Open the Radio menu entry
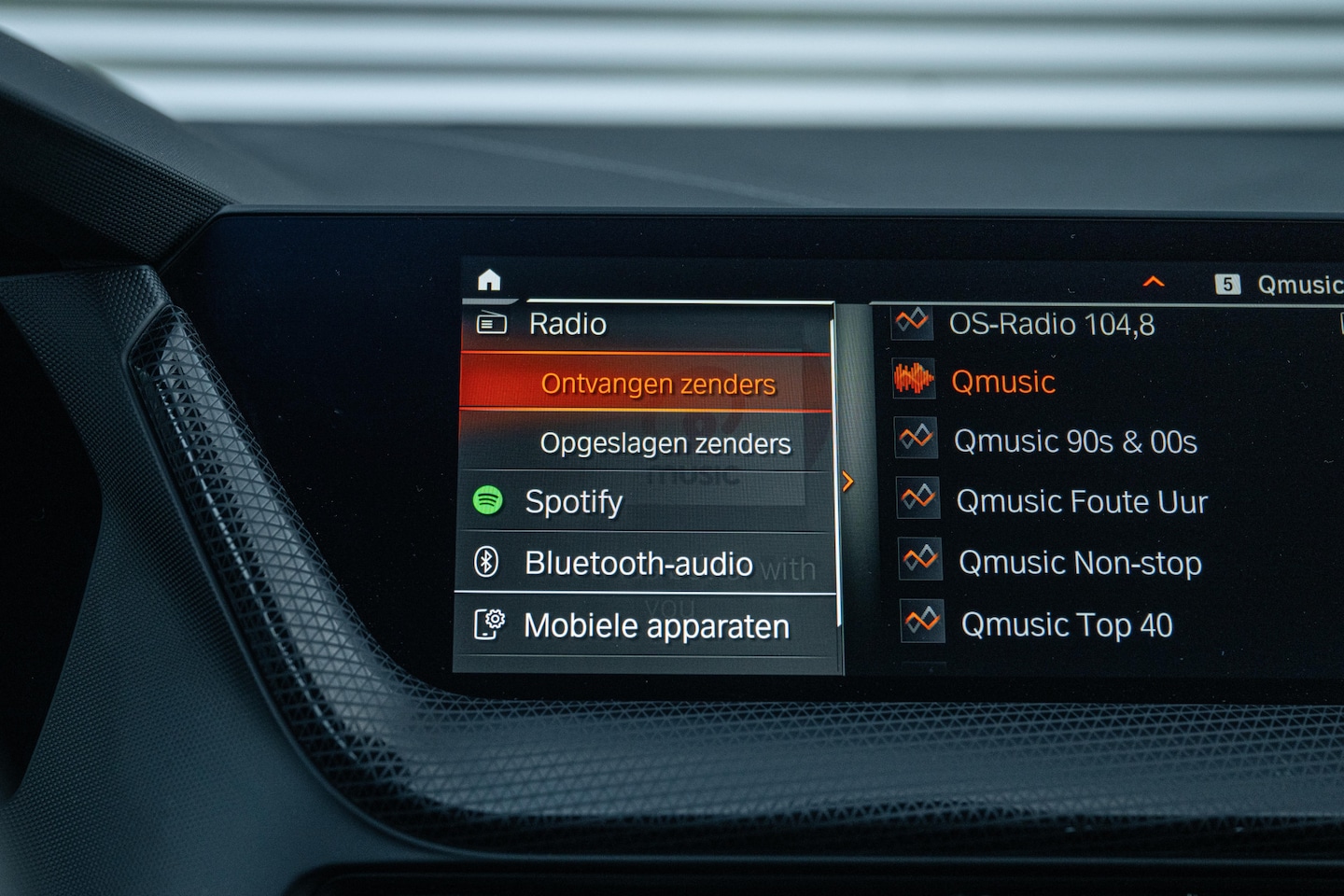 point(567,325)
